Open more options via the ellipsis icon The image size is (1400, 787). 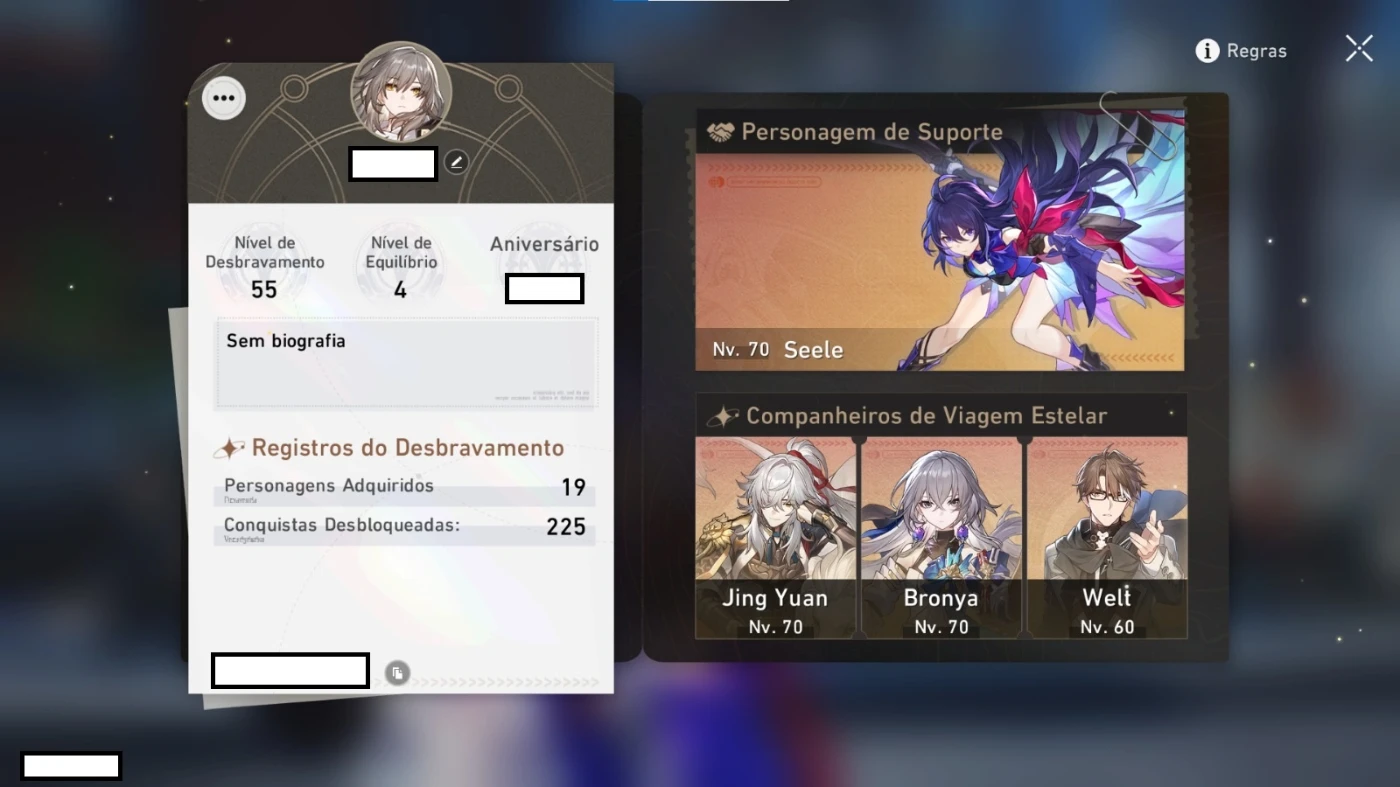click(223, 97)
